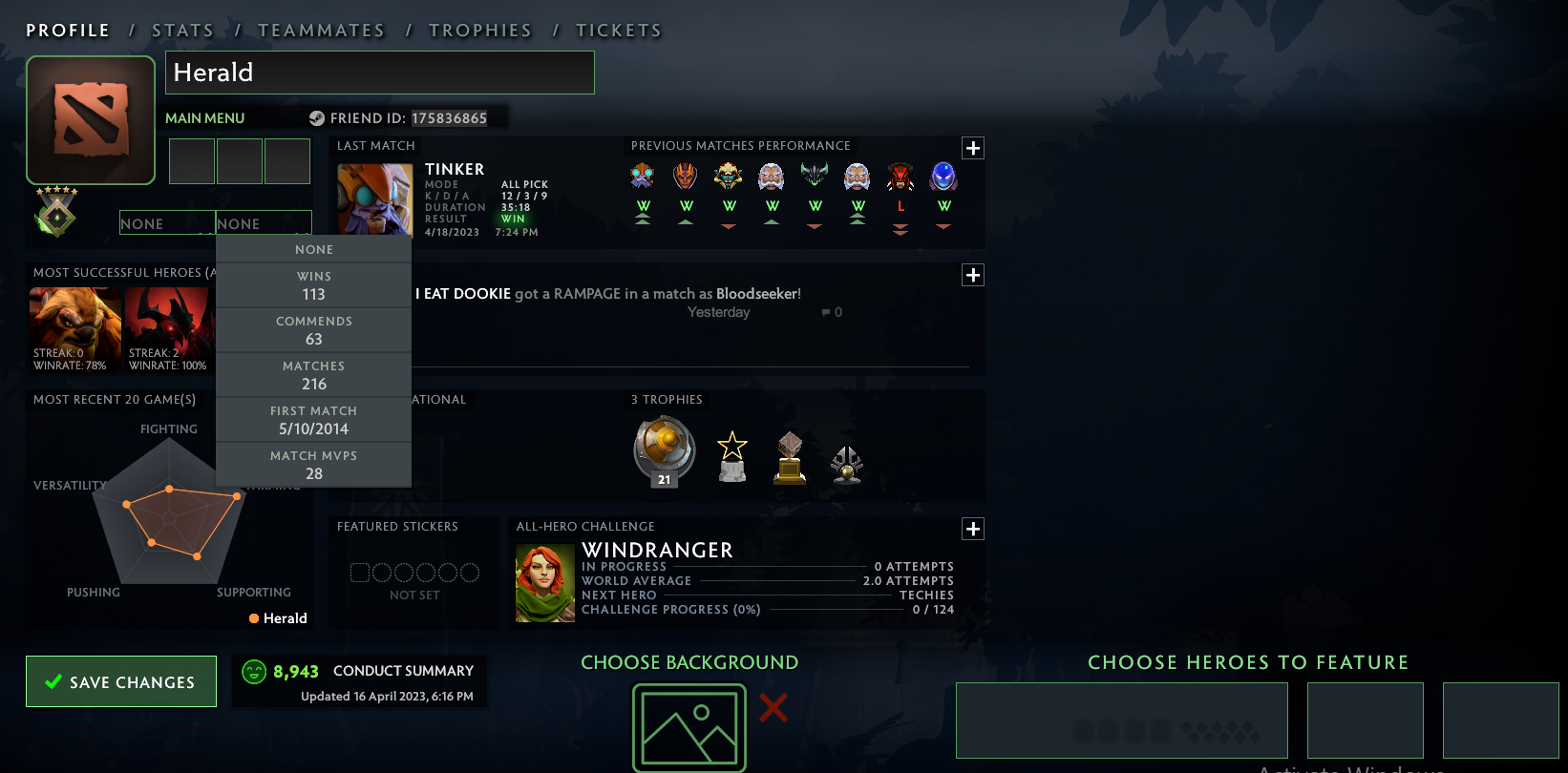This screenshot has width=1568, height=773.
Task: Select the Bloodseeker icon in previous matches
Action: 900,176
